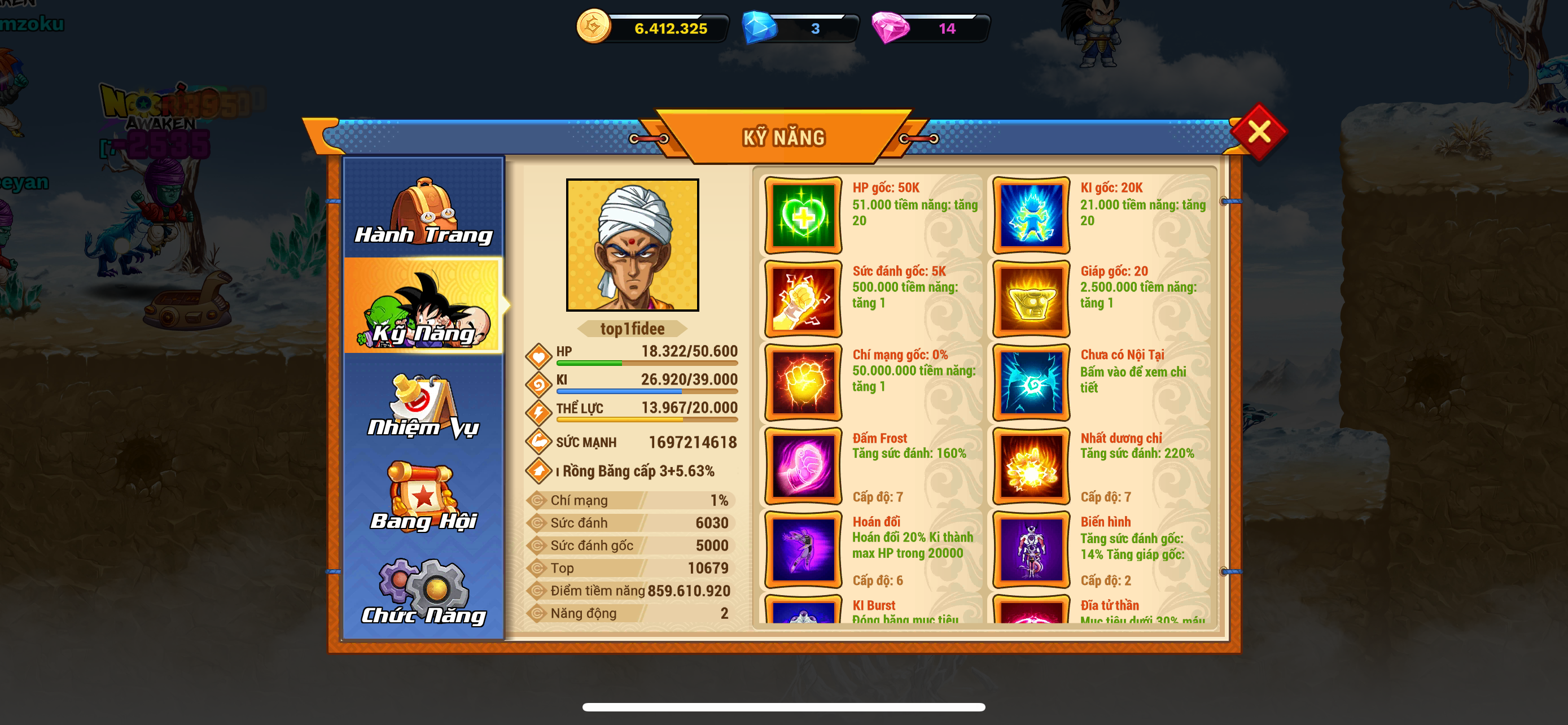Open the Nhiệm Vụ quest tab
The width and height of the screenshot is (1568, 725).
[x=424, y=404]
